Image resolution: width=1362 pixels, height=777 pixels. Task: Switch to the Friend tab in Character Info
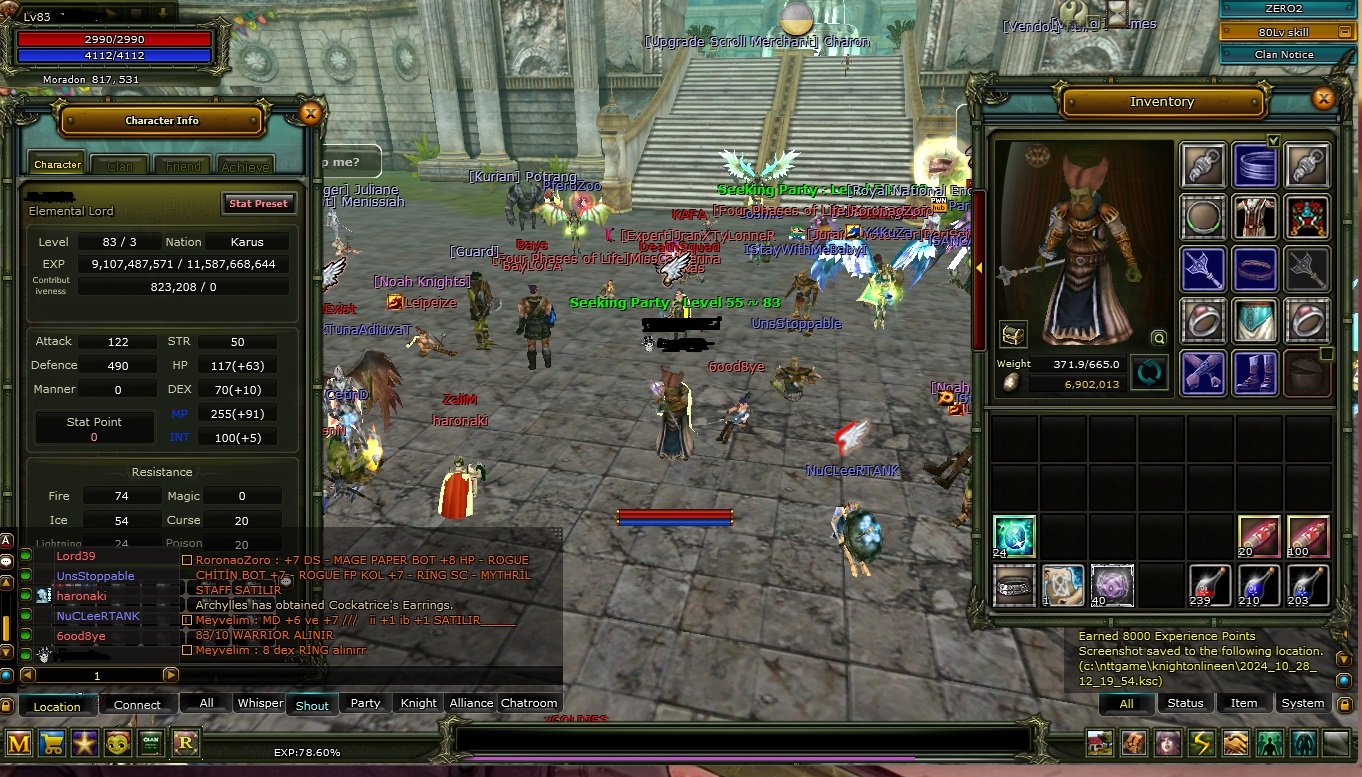click(x=182, y=164)
